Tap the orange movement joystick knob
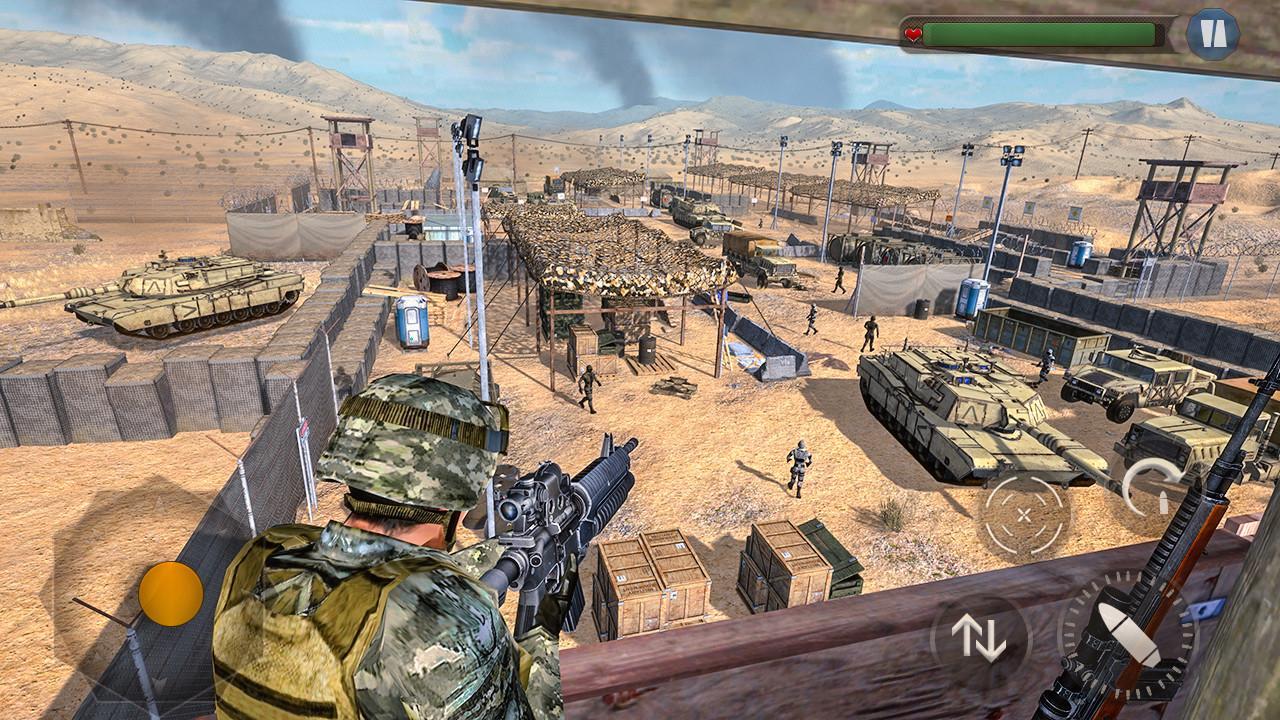The width and height of the screenshot is (1280, 720). pos(171,593)
